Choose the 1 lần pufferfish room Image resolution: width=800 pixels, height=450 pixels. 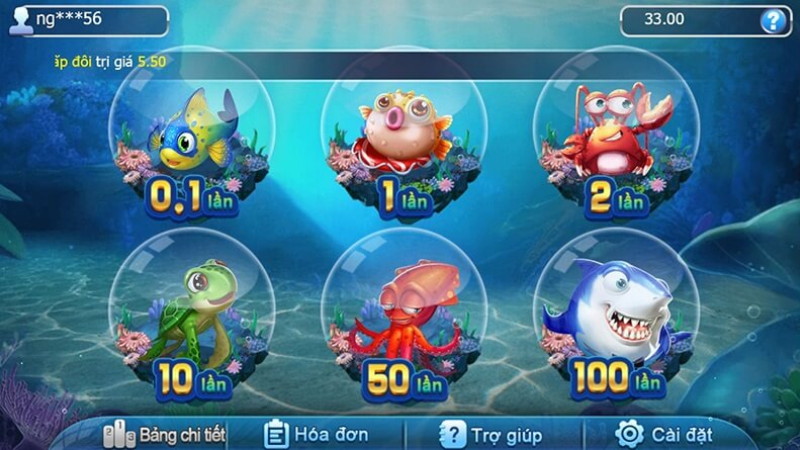coord(401,140)
